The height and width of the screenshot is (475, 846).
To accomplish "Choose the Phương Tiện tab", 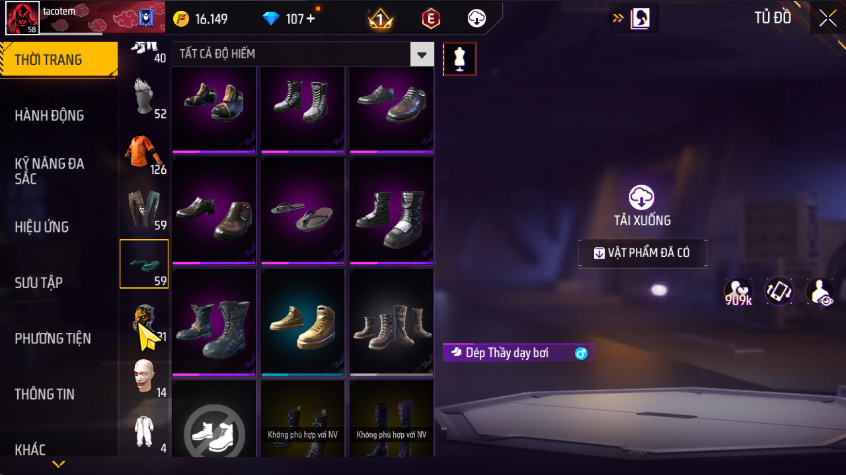I will [x=53, y=339].
